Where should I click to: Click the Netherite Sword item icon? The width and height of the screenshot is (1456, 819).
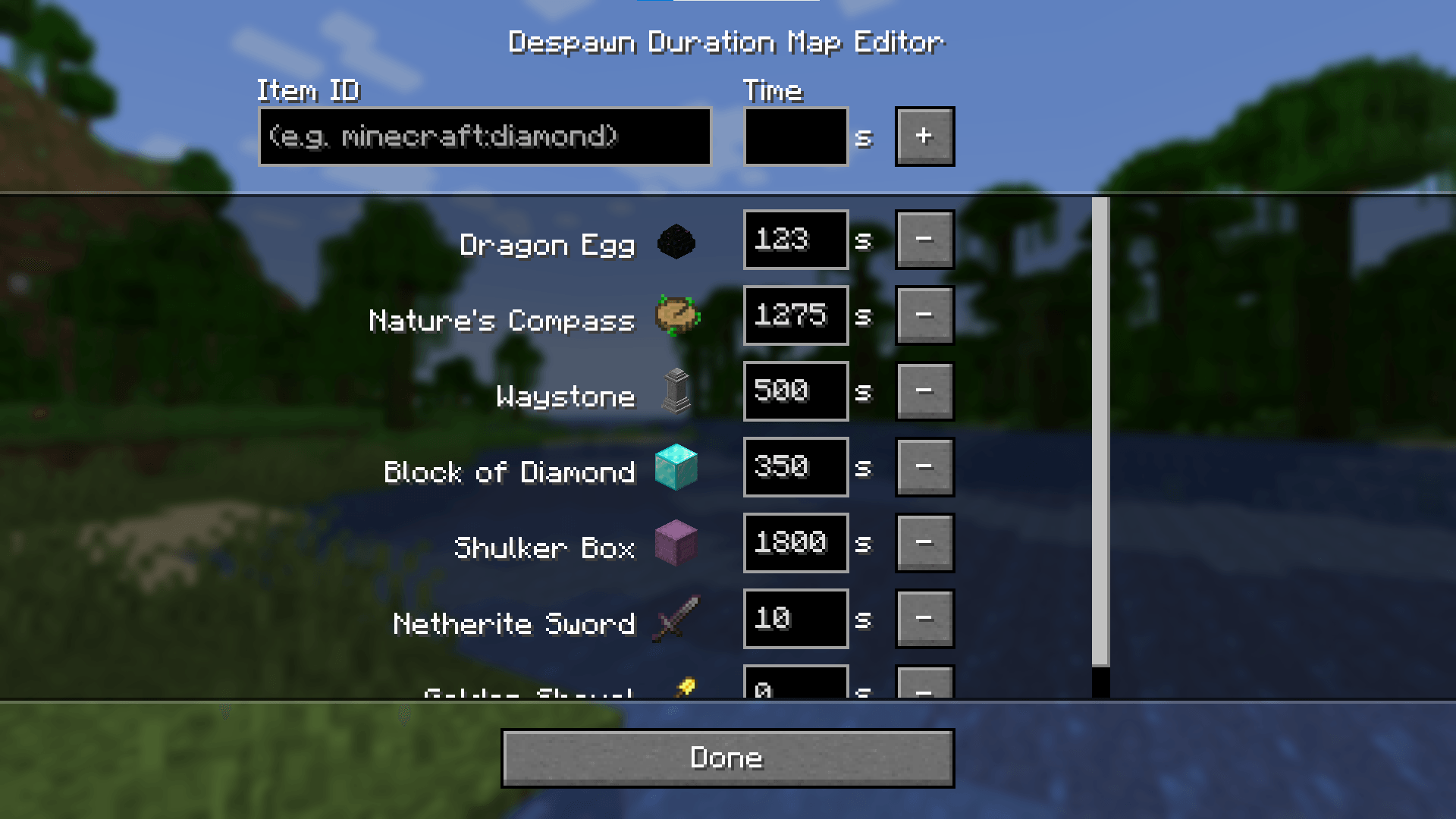coord(676,622)
